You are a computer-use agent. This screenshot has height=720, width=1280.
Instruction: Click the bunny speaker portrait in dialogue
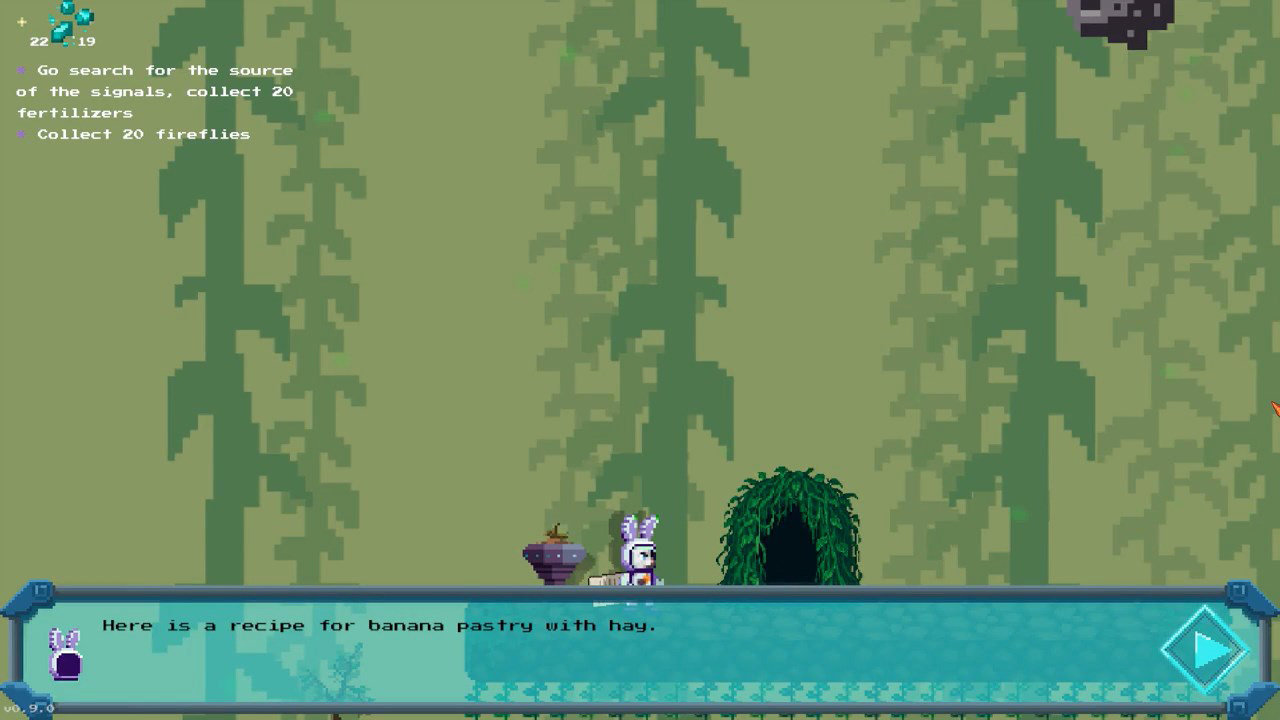(x=66, y=654)
